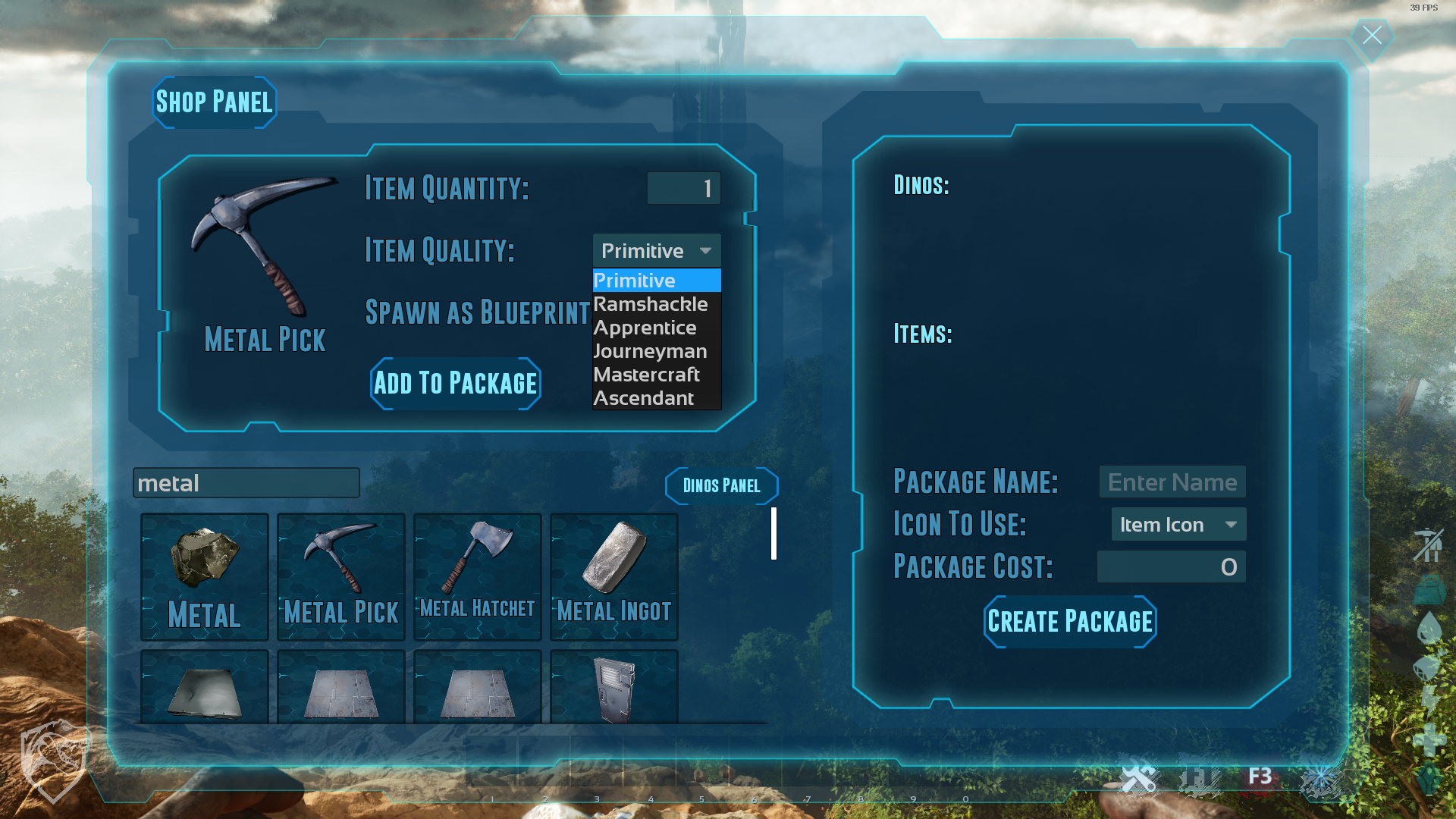Set item quality to Mastercraft
The width and height of the screenshot is (1456, 819).
pos(647,375)
